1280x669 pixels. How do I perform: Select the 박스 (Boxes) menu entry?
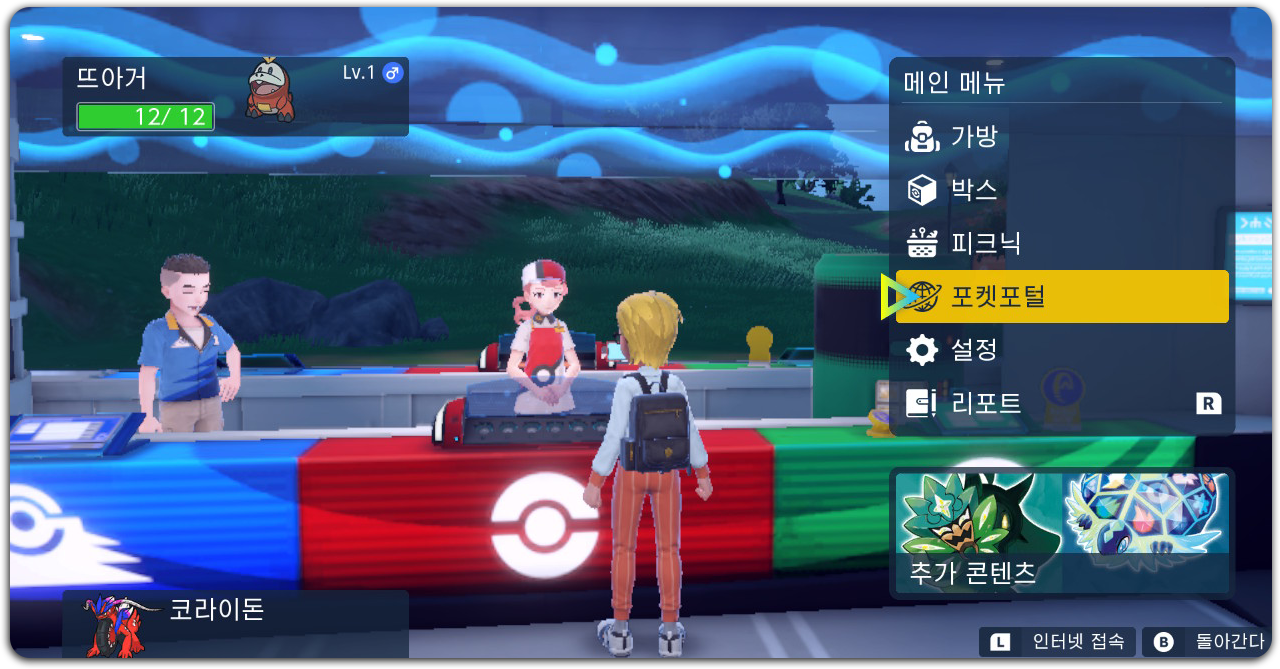(x=1060, y=189)
